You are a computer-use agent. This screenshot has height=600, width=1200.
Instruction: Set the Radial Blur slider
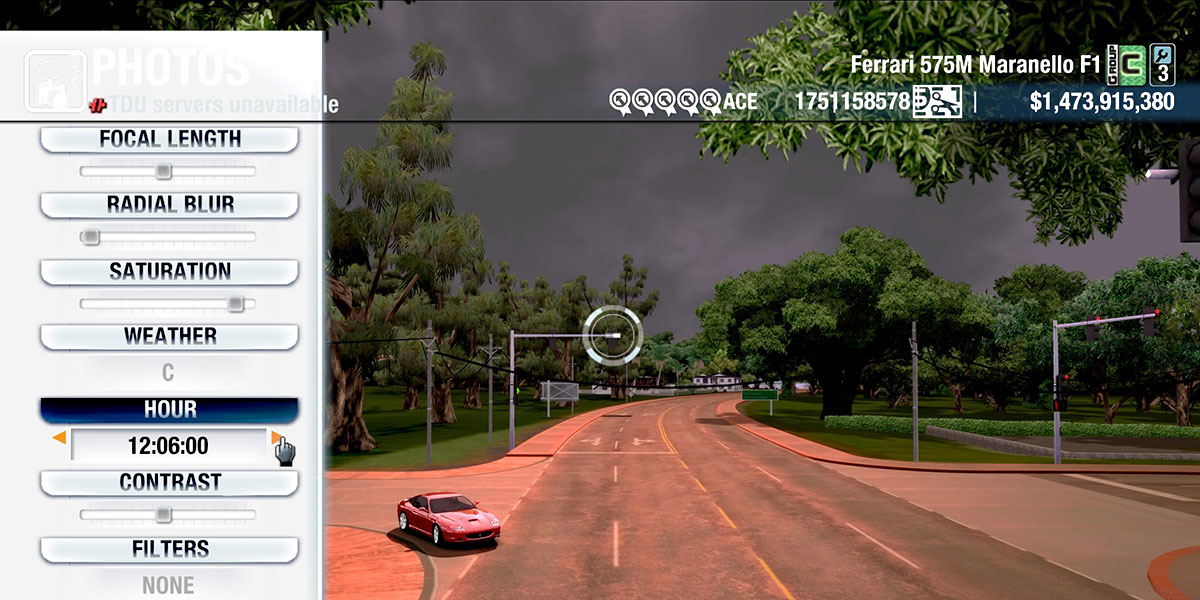90,237
